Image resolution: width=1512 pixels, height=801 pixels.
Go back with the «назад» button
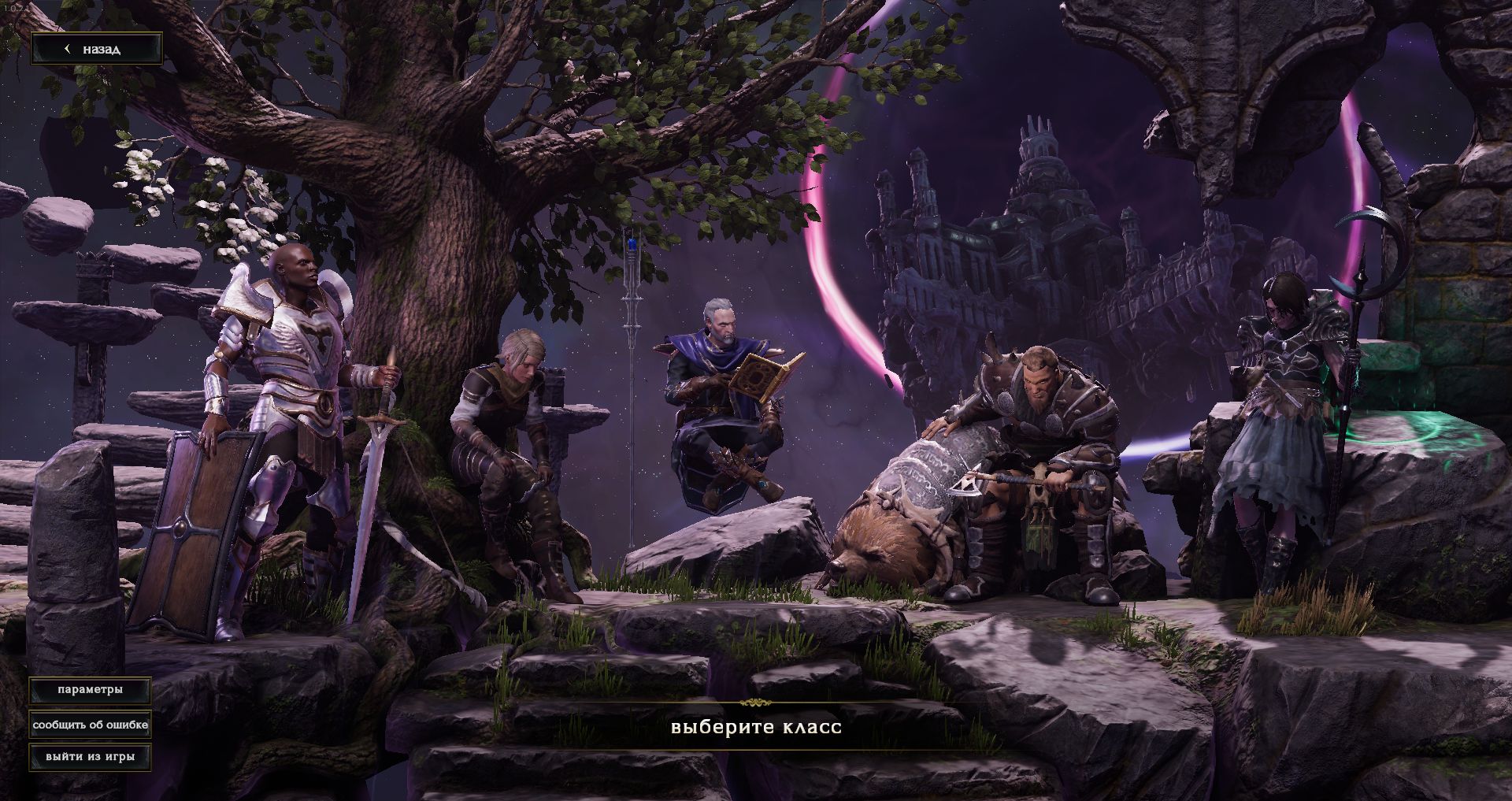[97, 49]
